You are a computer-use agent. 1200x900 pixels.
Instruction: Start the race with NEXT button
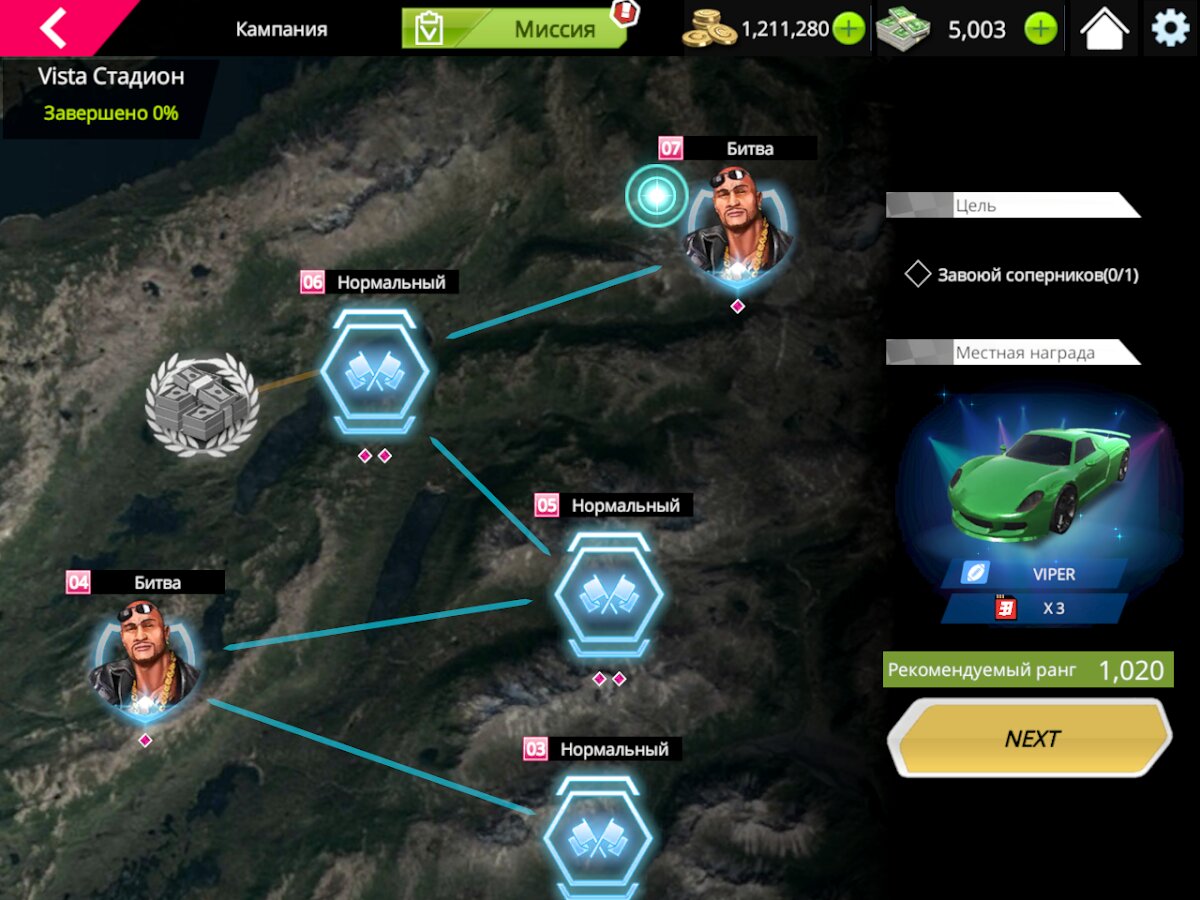coord(1030,738)
